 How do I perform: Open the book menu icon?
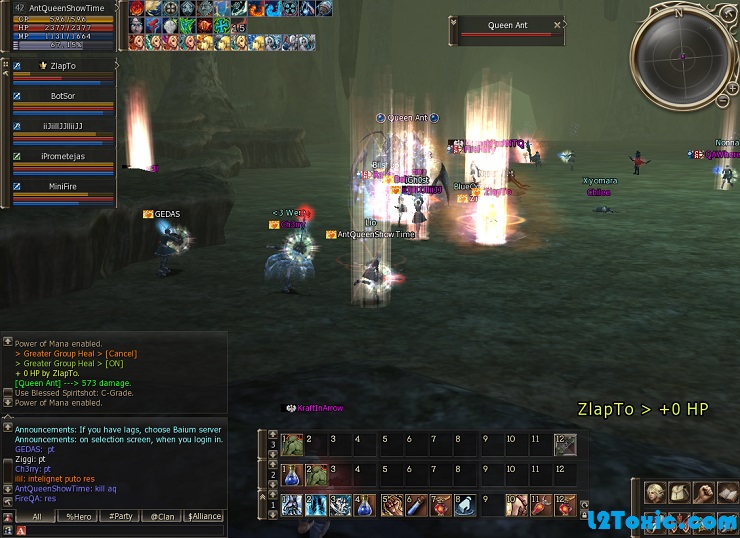click(728, 493)
